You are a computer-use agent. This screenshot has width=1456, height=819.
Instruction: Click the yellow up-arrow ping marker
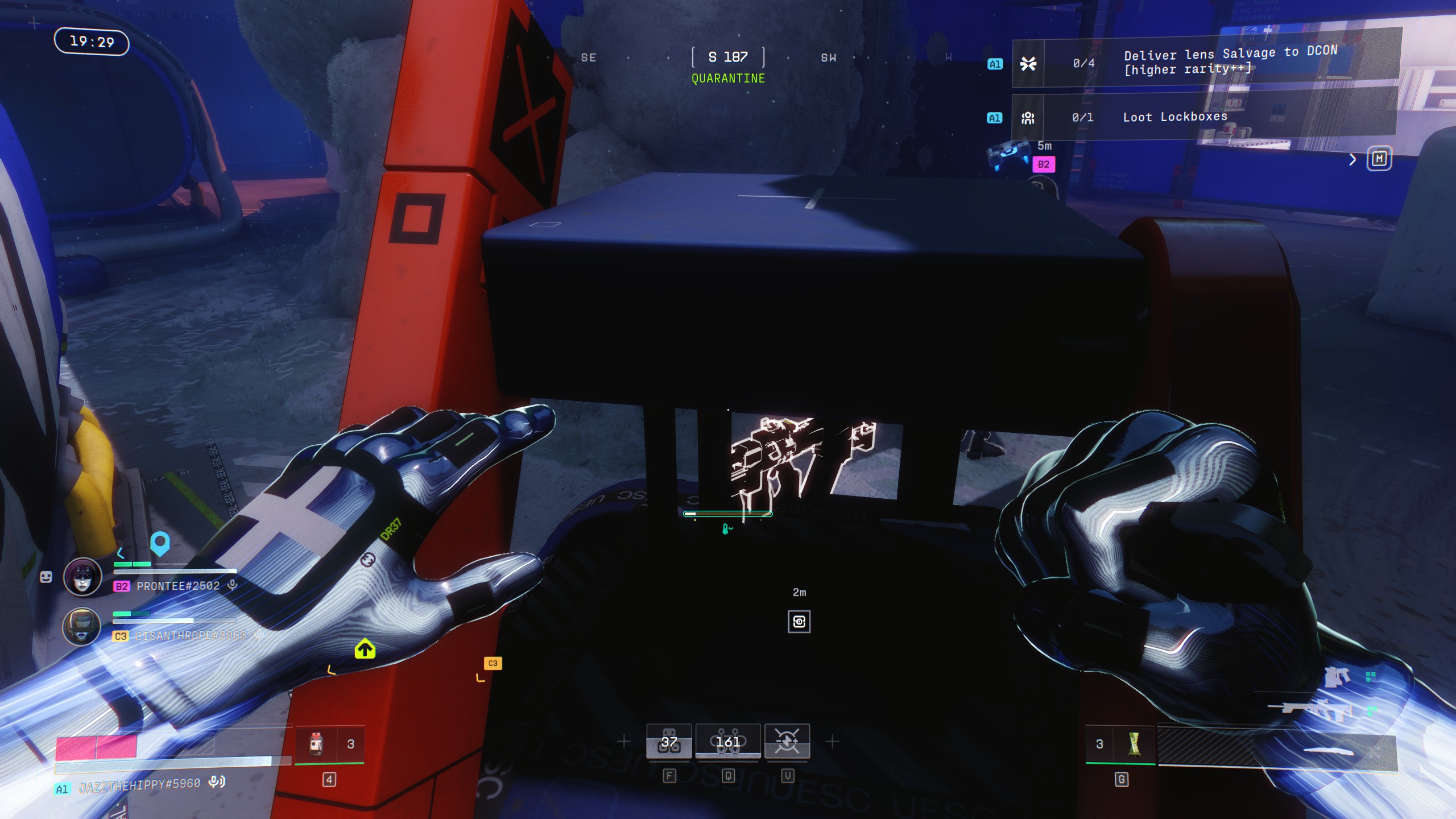pyautogui.click(x=365, y=649)
